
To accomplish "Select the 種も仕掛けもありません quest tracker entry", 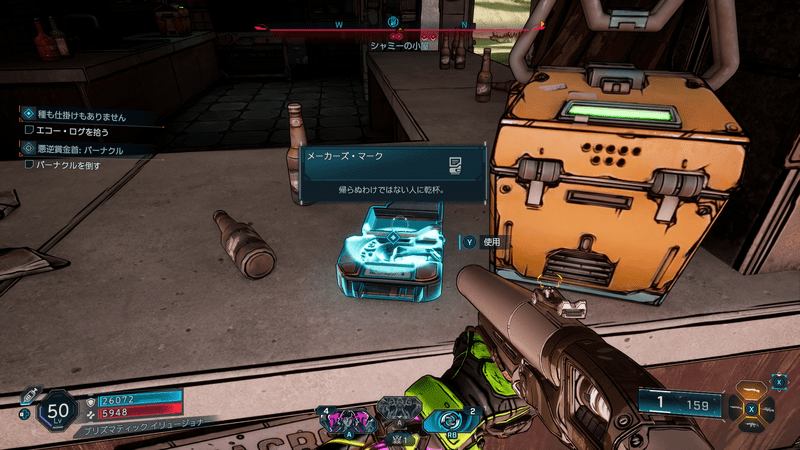I will [82, 117].
